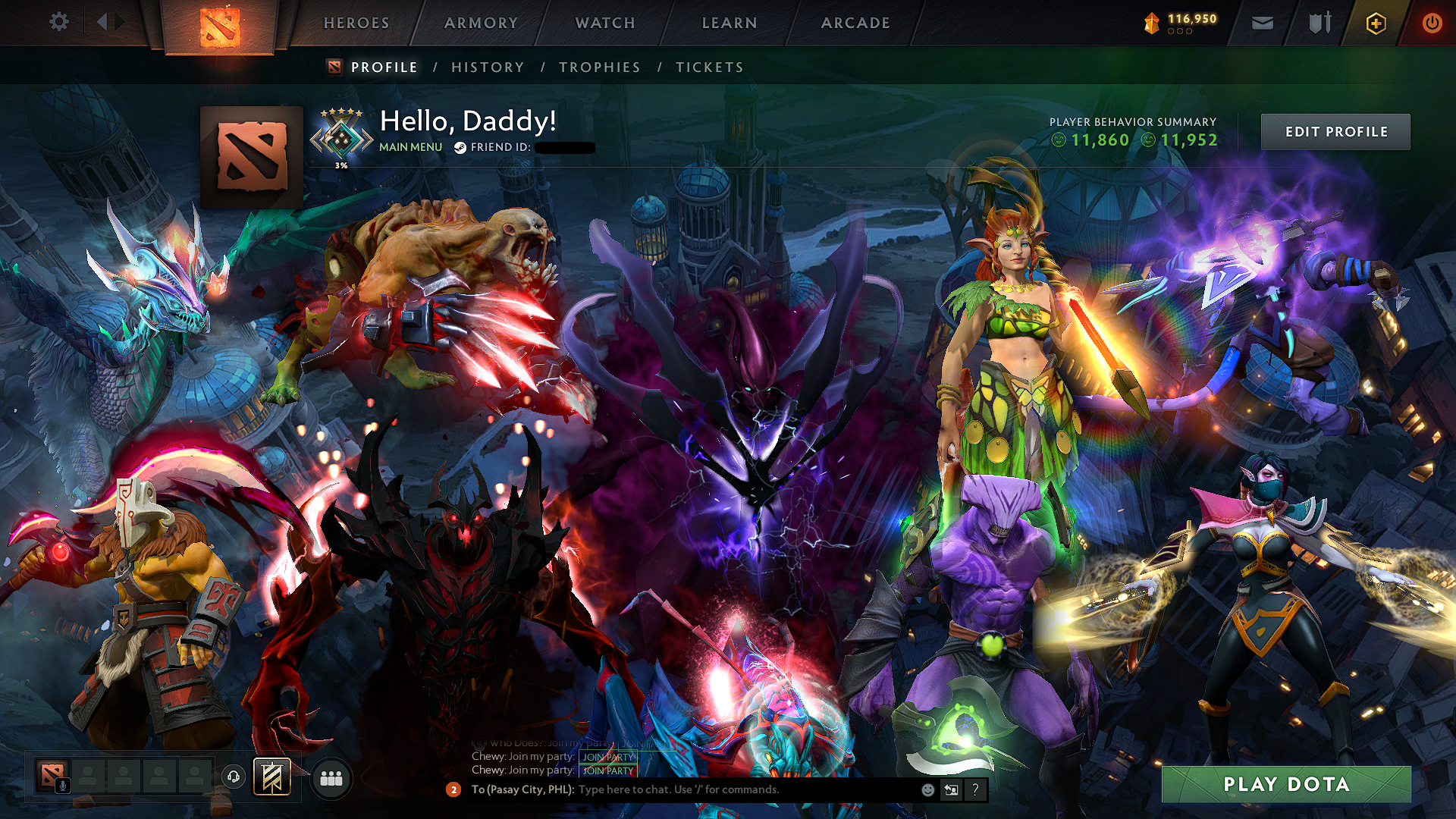Click JOIN PARTY next to Chewy's invite
This screenshot has height=819, width=1456.
tap(607, 770)
